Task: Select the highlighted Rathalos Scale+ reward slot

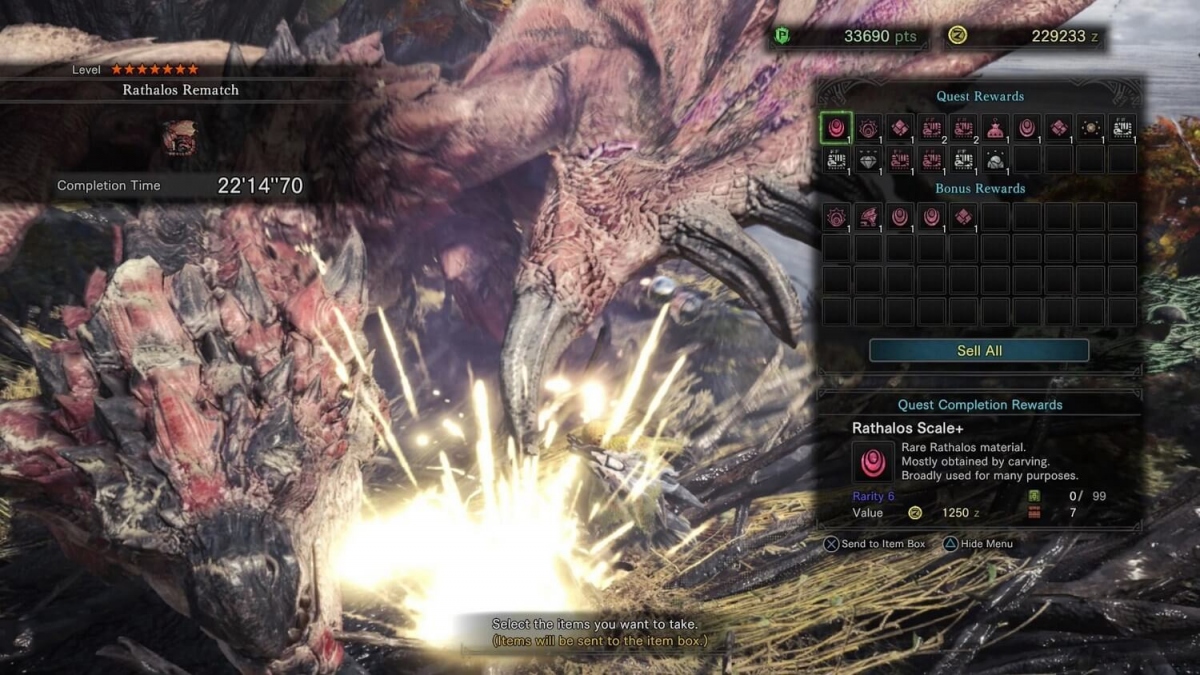Action: click(836, 127)
